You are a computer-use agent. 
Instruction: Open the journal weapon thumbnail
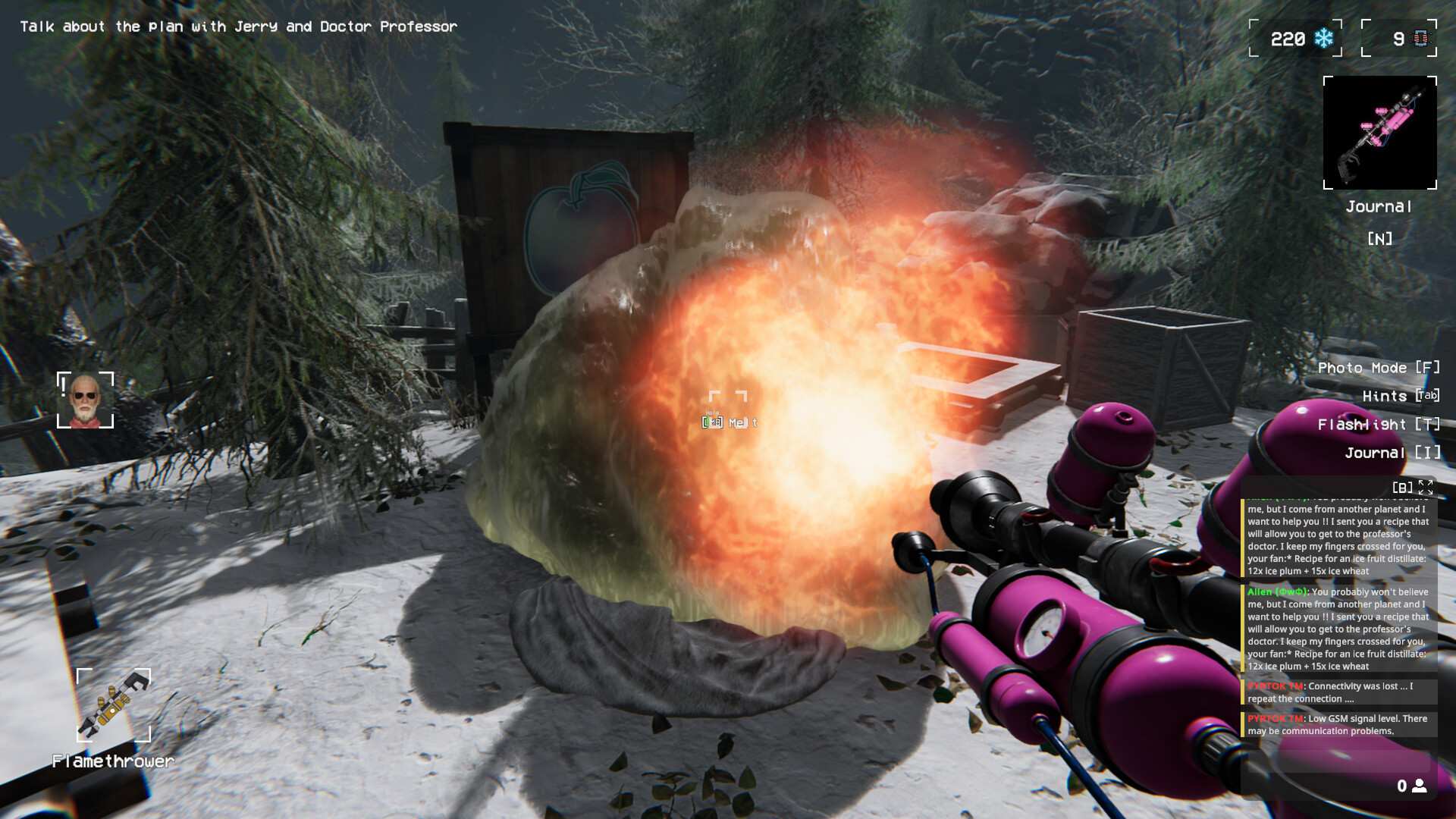click(x=1379, y=133)
